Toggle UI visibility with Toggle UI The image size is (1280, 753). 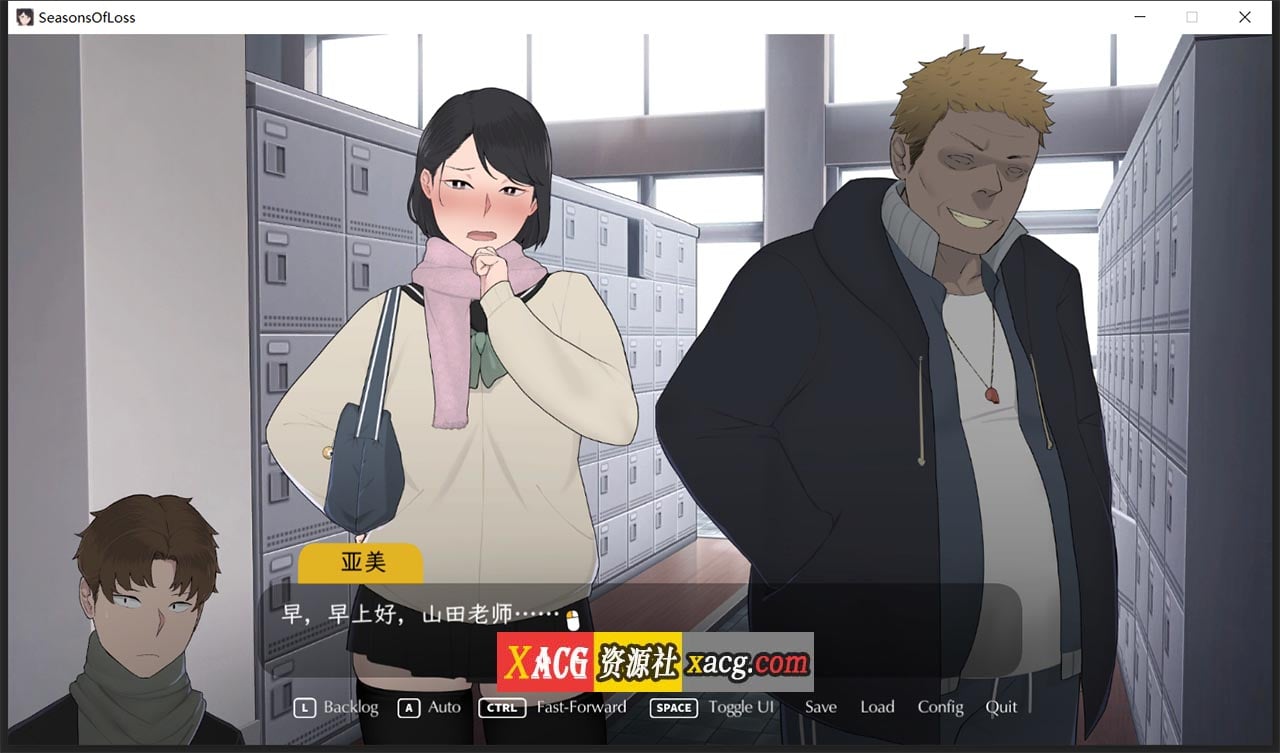pyautogui.click(x=742, y=707)
